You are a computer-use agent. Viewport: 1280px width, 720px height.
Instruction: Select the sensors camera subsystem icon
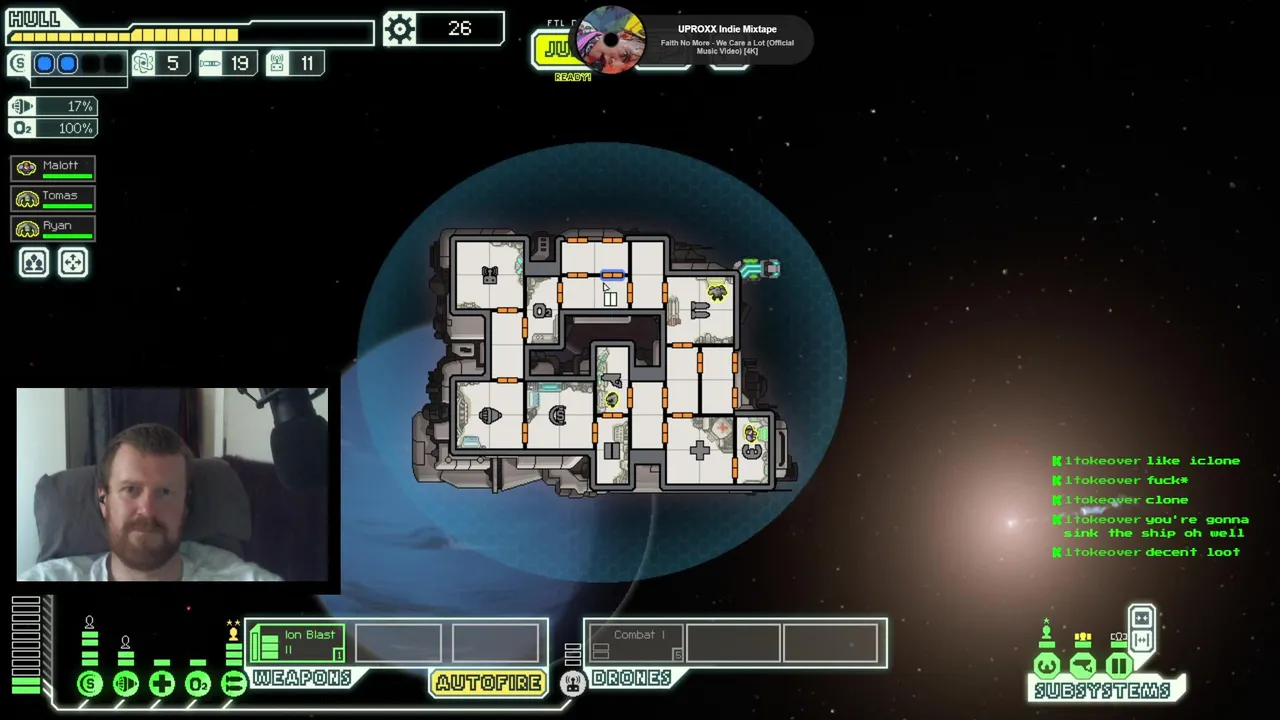[x=1083, y=665]
